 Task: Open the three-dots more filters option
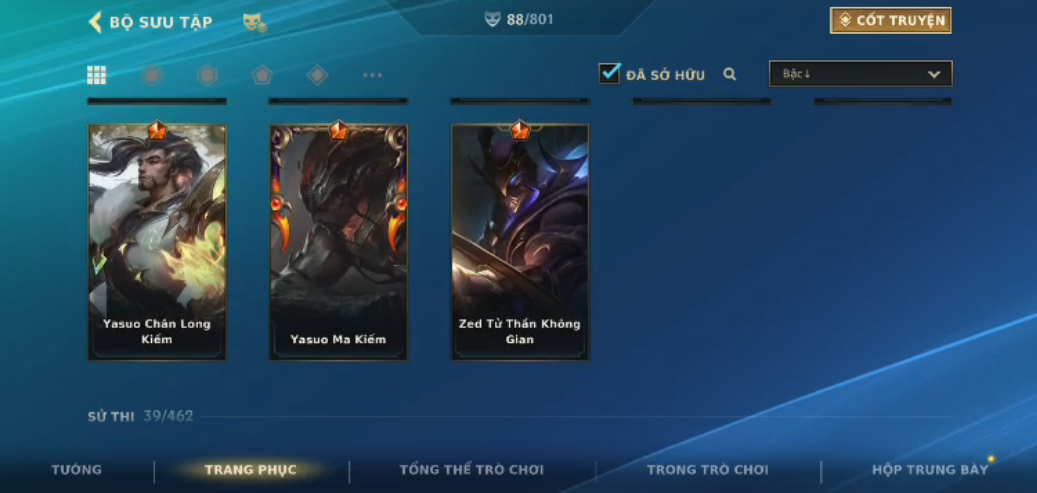[x=372, y=75]
